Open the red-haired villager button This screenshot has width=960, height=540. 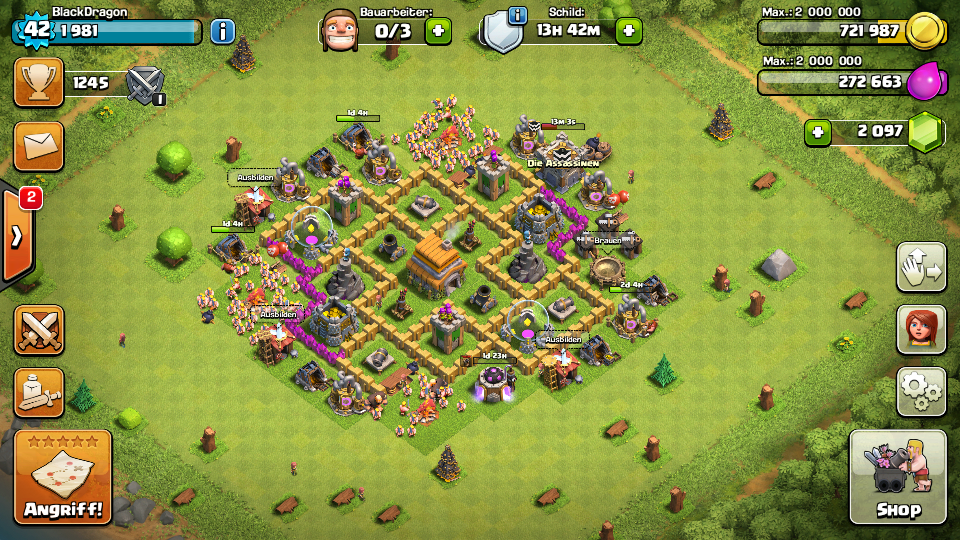921,329
